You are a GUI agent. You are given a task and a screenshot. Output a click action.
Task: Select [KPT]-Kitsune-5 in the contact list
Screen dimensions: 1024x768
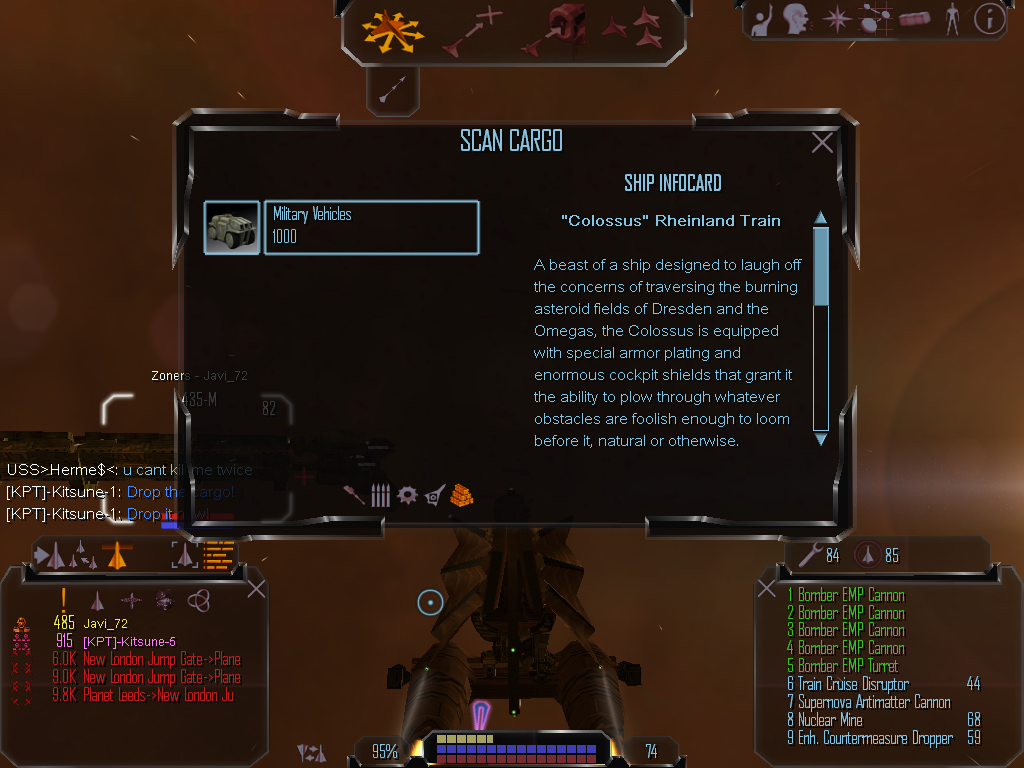[x=130, y=641]
